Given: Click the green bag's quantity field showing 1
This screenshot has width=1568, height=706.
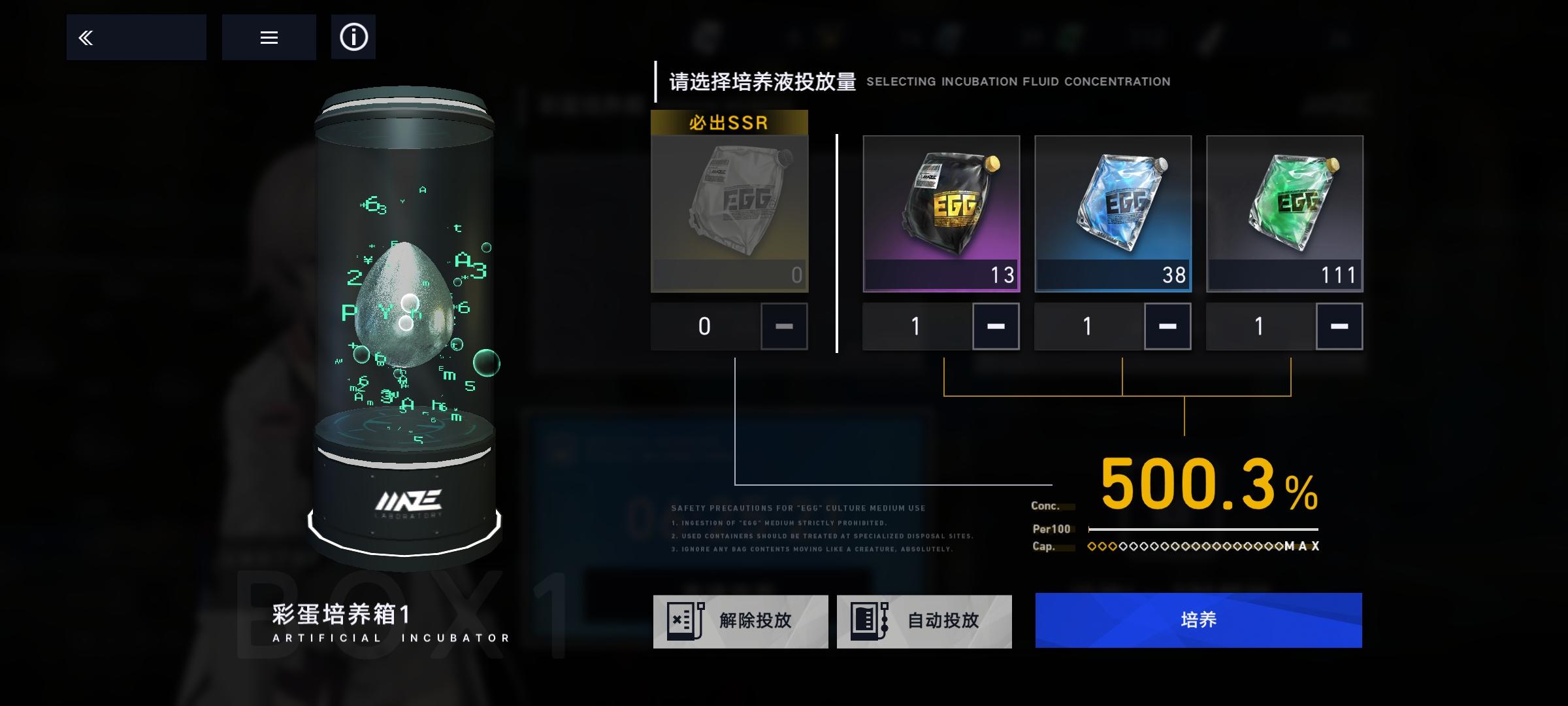Looking at the screenshot, I should pyautogui.click(x=1258, y=326).
